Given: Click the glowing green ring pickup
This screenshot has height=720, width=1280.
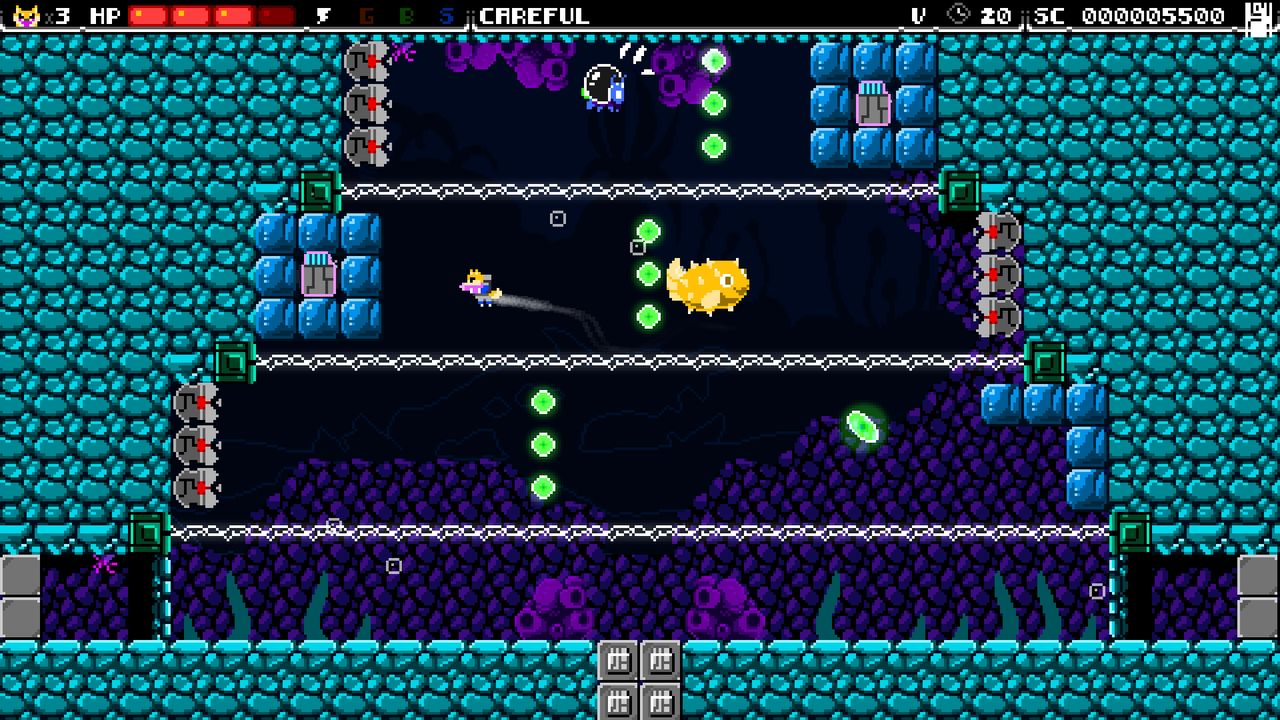Looking at the screenshot, I should [x=861, y=427].
